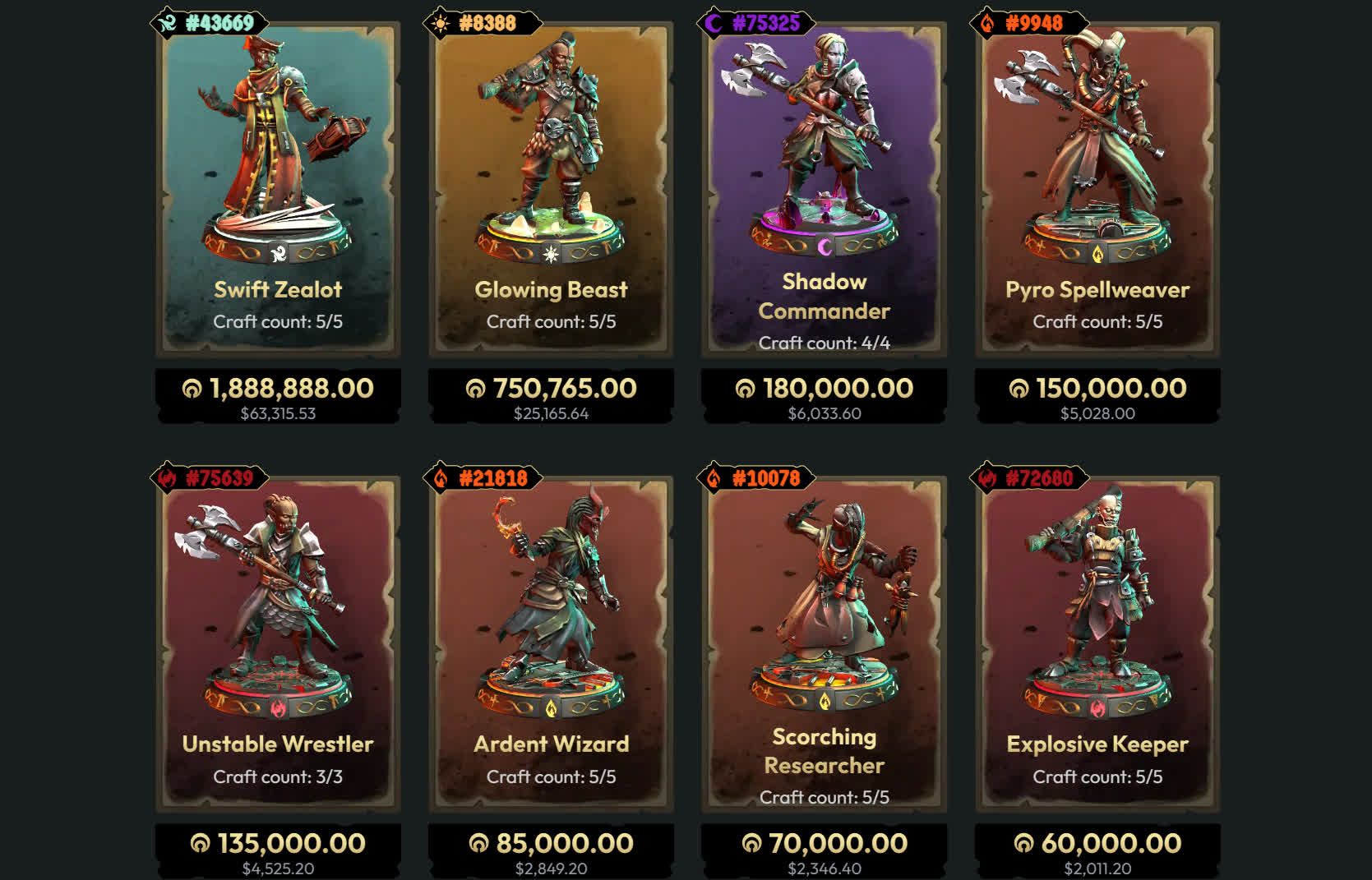Open the Ardent Wizard listing
Screen dimensions: 1372x880
point(551,643)
